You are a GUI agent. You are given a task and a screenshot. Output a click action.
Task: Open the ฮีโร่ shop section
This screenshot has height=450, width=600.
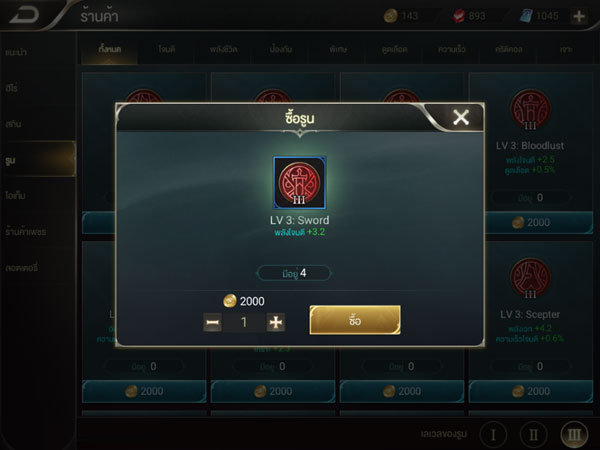[x=13, y=85]
